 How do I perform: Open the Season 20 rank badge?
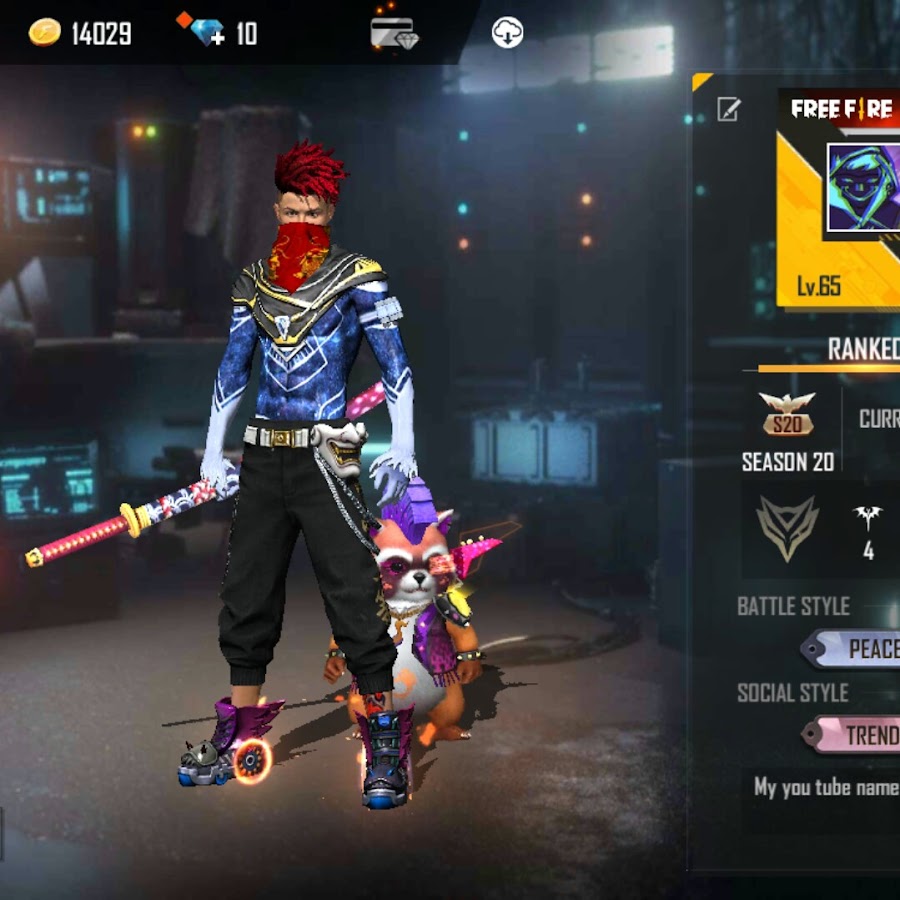(787, 413)
